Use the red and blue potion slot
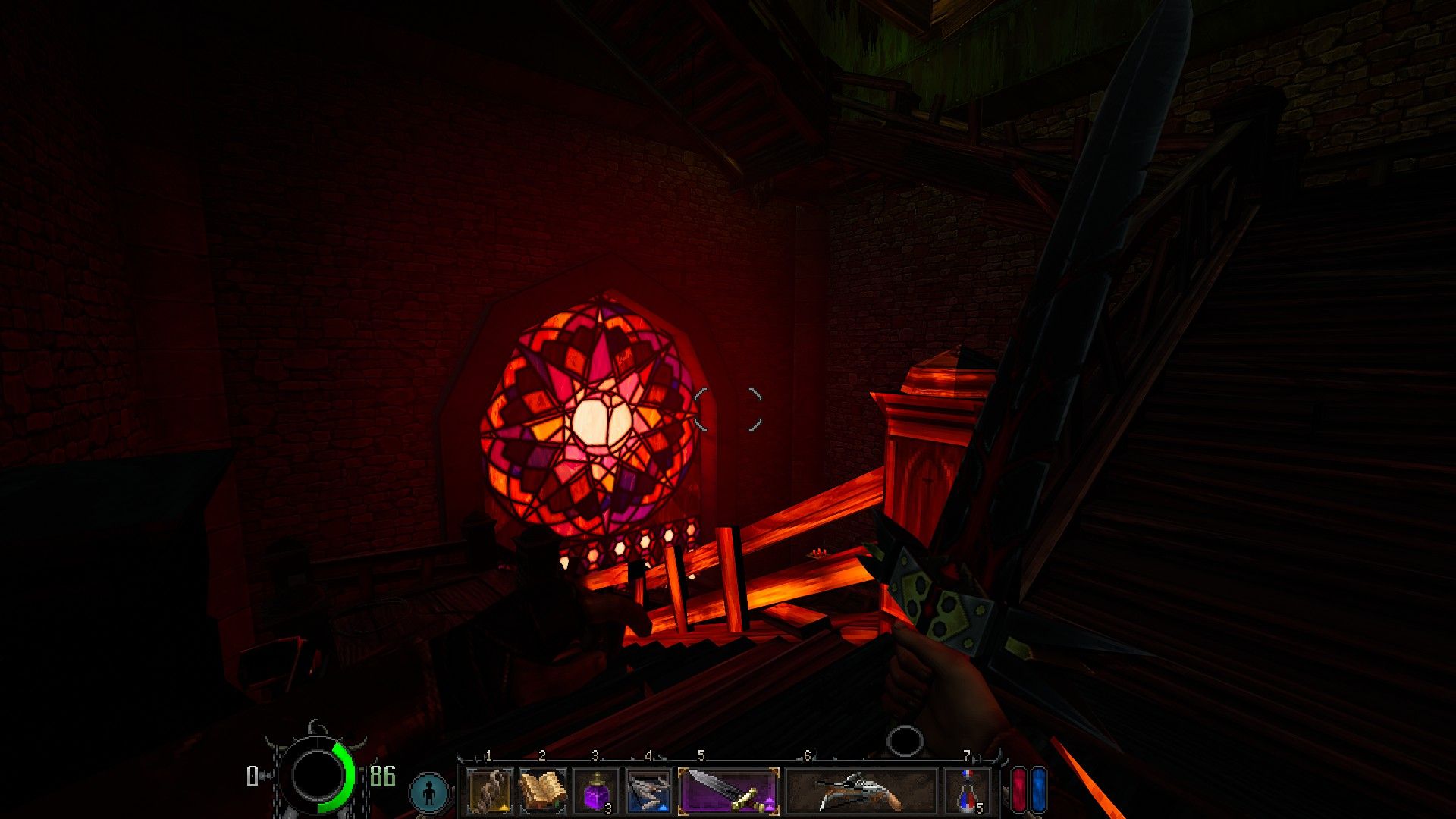The height and width of the screenshot is (819, 1456). point(968,791)
